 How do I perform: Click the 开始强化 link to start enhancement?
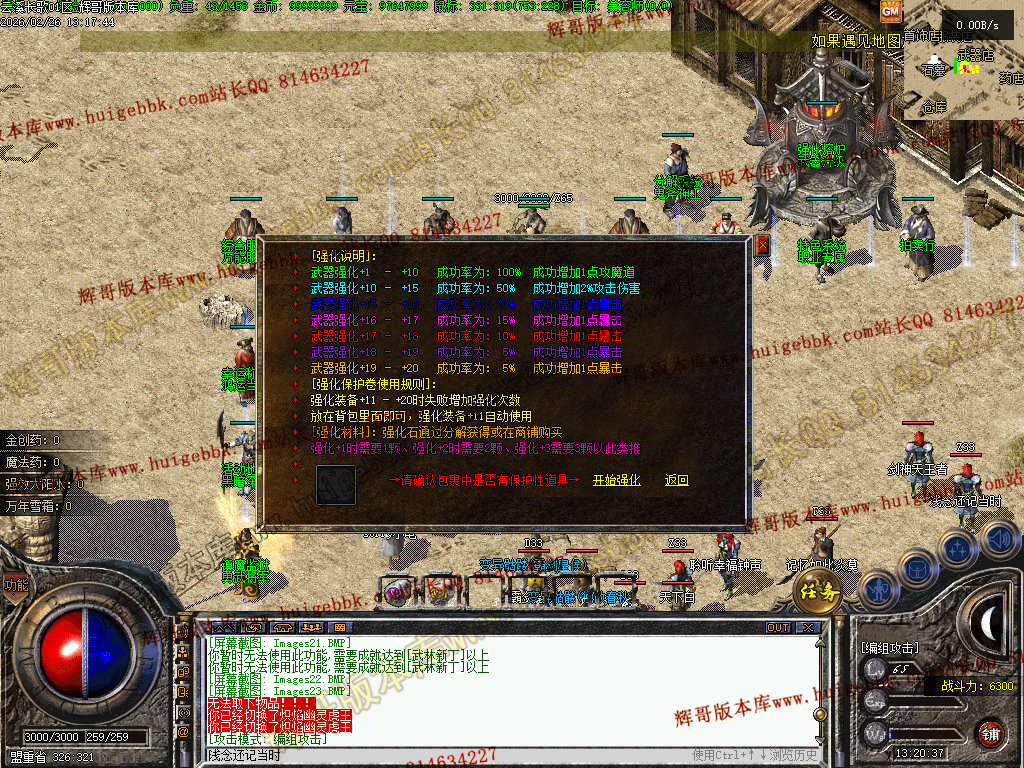pos(616,480)
